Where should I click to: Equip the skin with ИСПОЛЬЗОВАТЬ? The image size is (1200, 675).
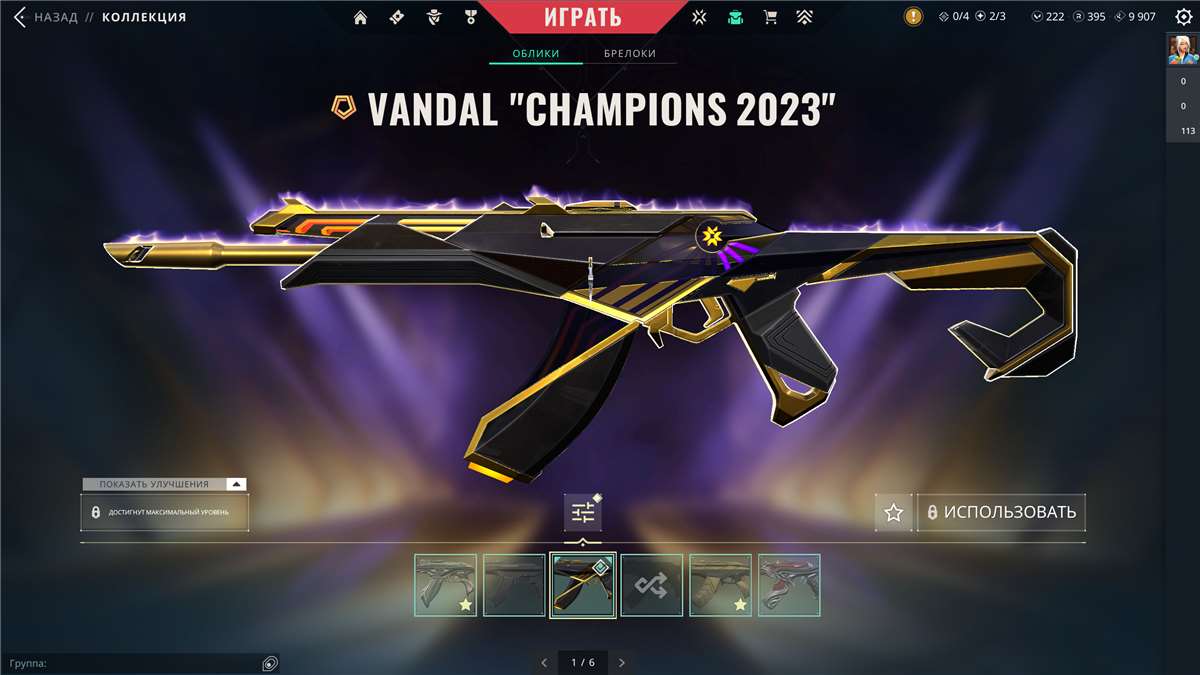(1001, 513)
